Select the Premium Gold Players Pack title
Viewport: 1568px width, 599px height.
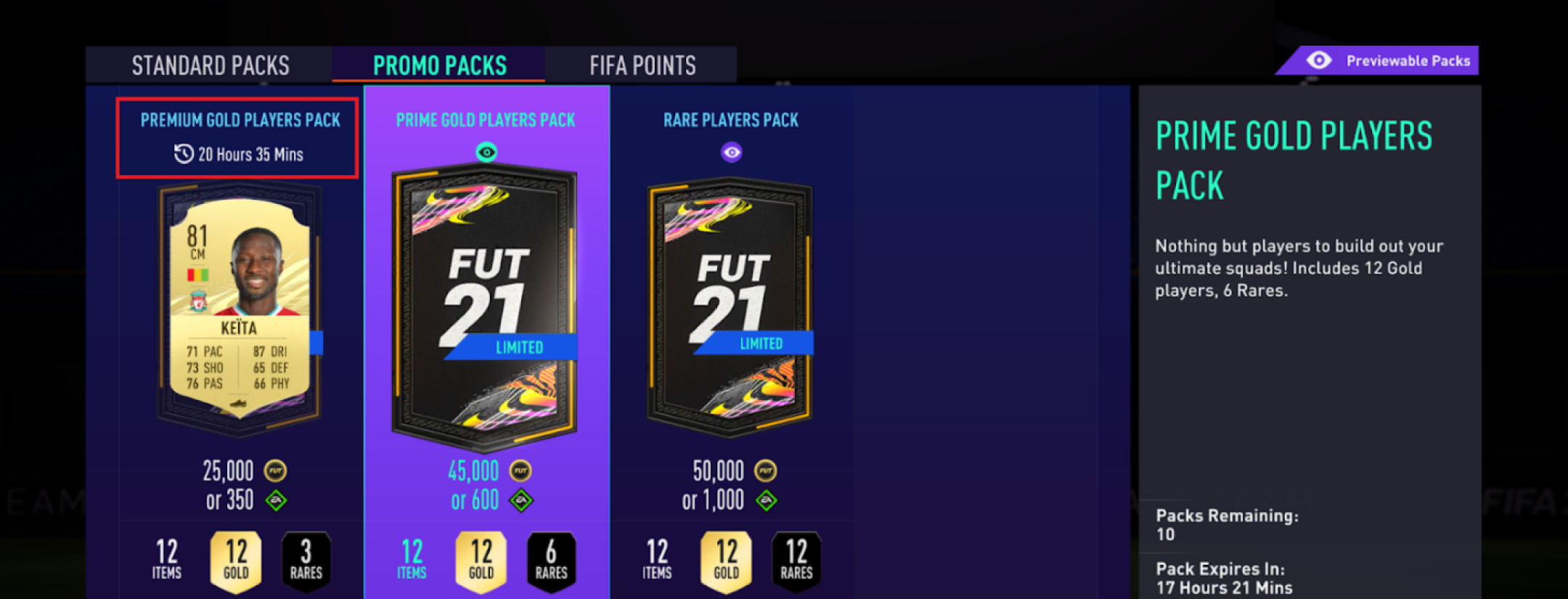tap(240, 120)
